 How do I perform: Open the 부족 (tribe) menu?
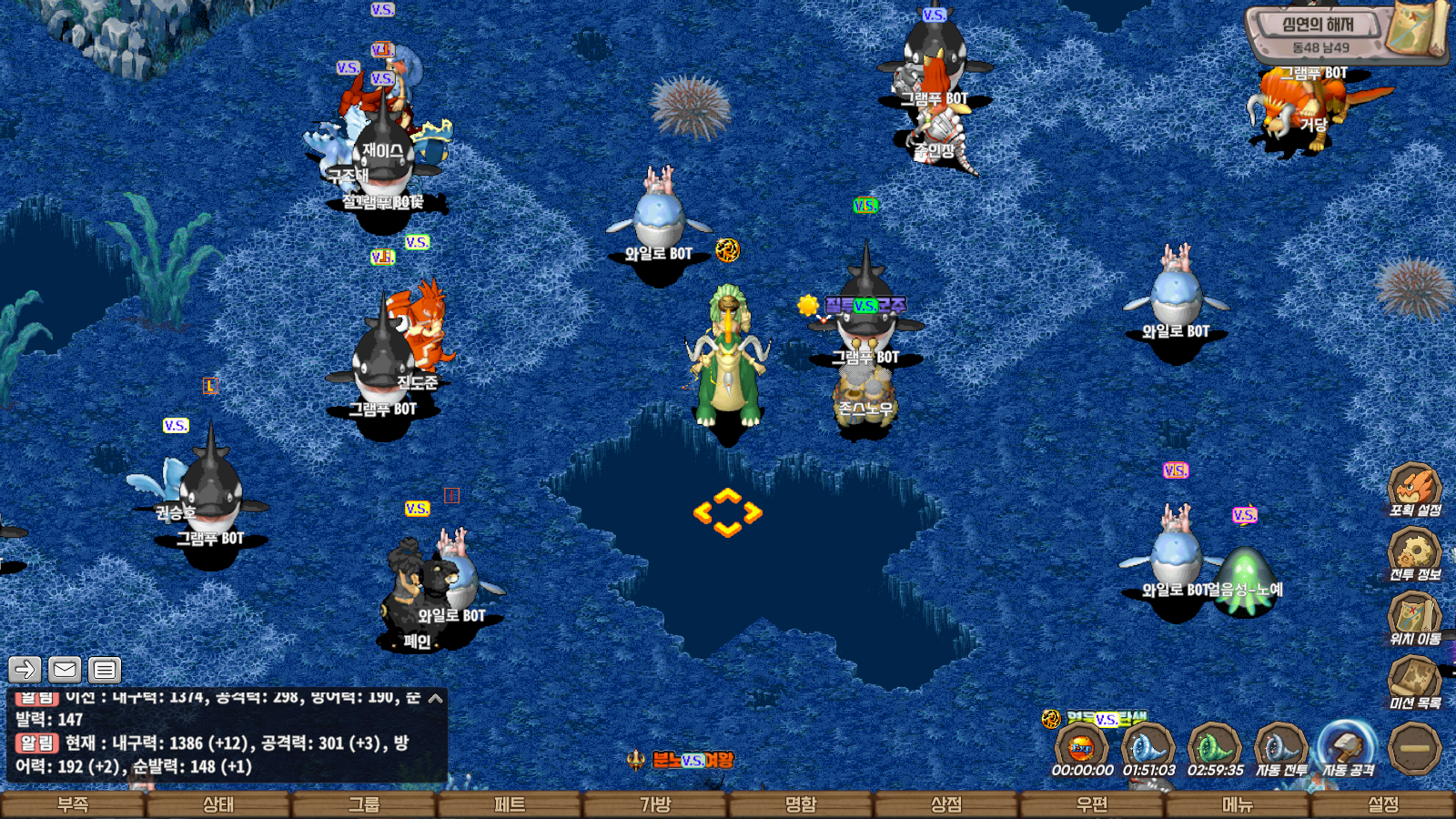tap(73, 804)
